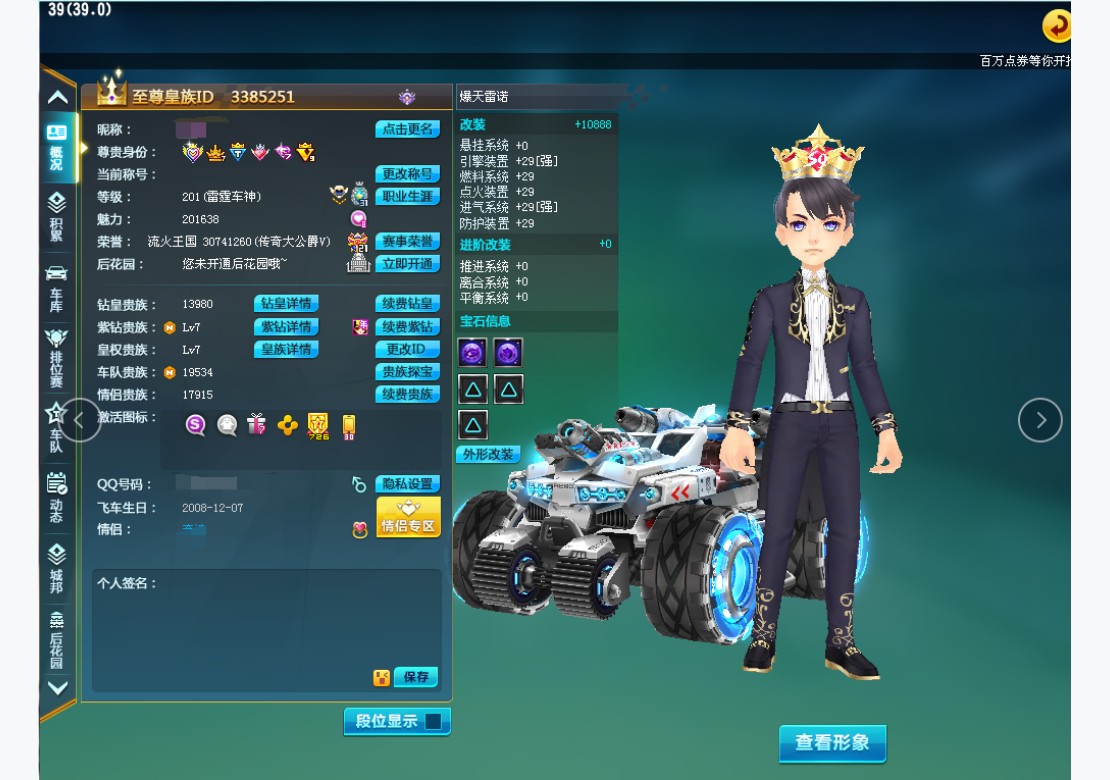Change title with 更改称号 button
This screenshot has height=780, width=1110.
pos(407,174)
